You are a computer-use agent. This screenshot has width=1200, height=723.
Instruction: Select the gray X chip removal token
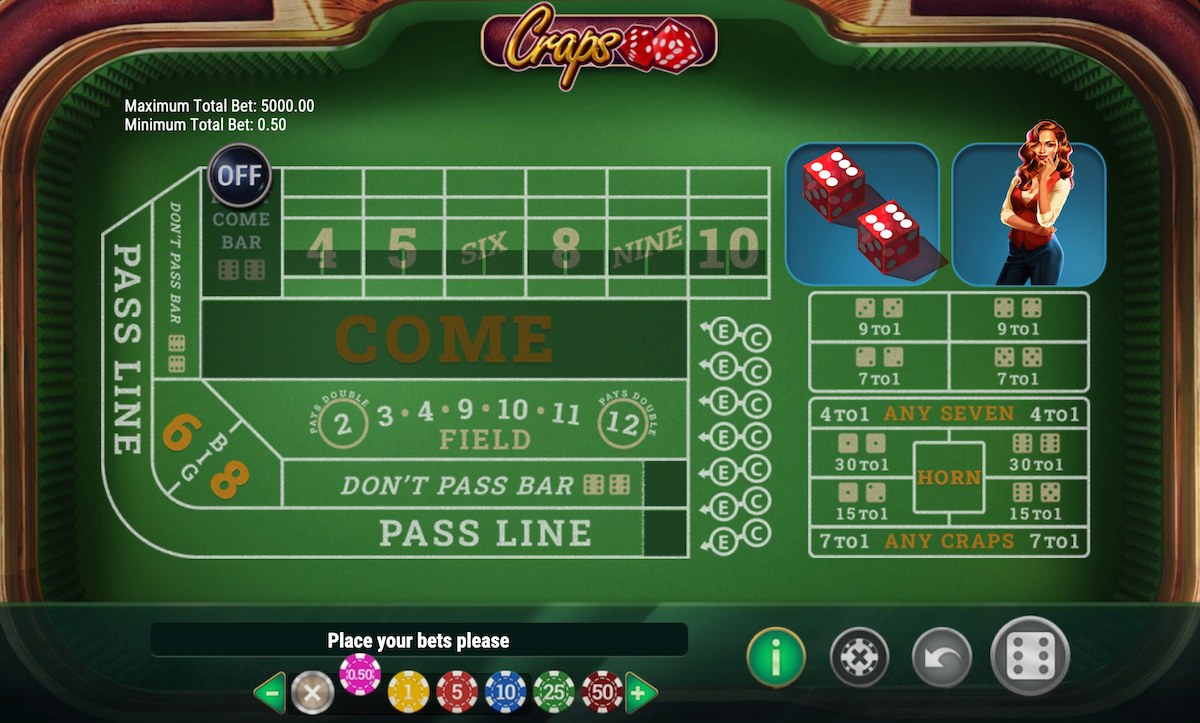pyautogui.click(x=312, y=691)
